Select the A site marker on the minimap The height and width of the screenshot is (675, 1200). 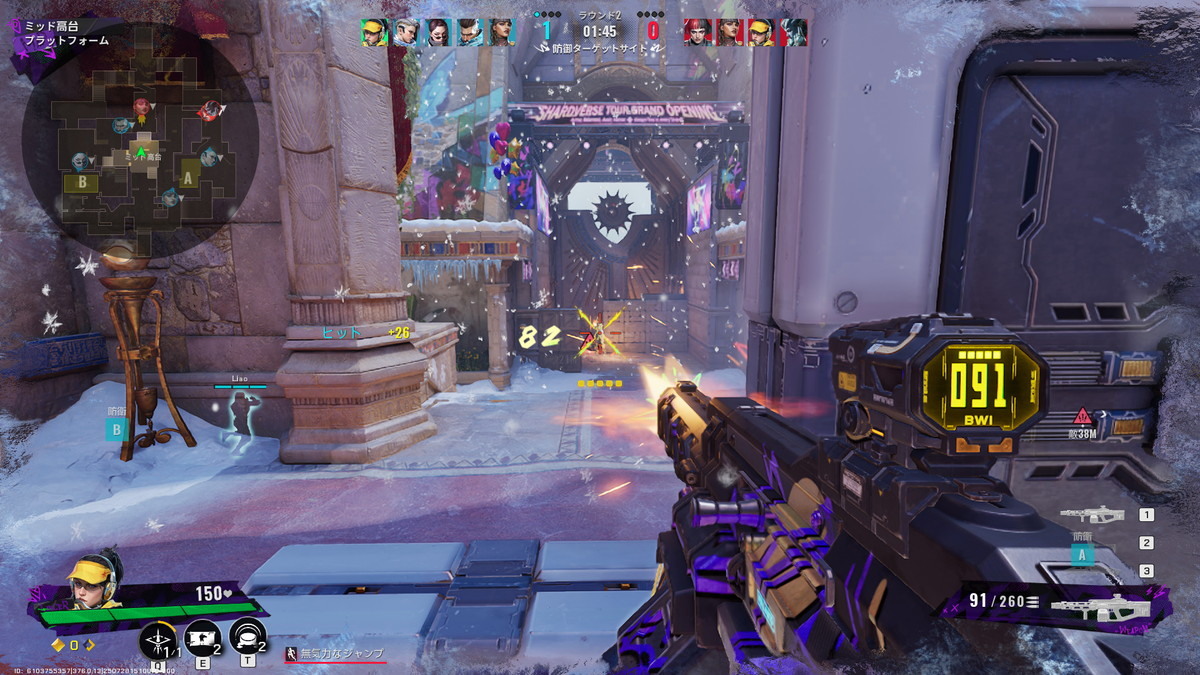pos(188,179)
